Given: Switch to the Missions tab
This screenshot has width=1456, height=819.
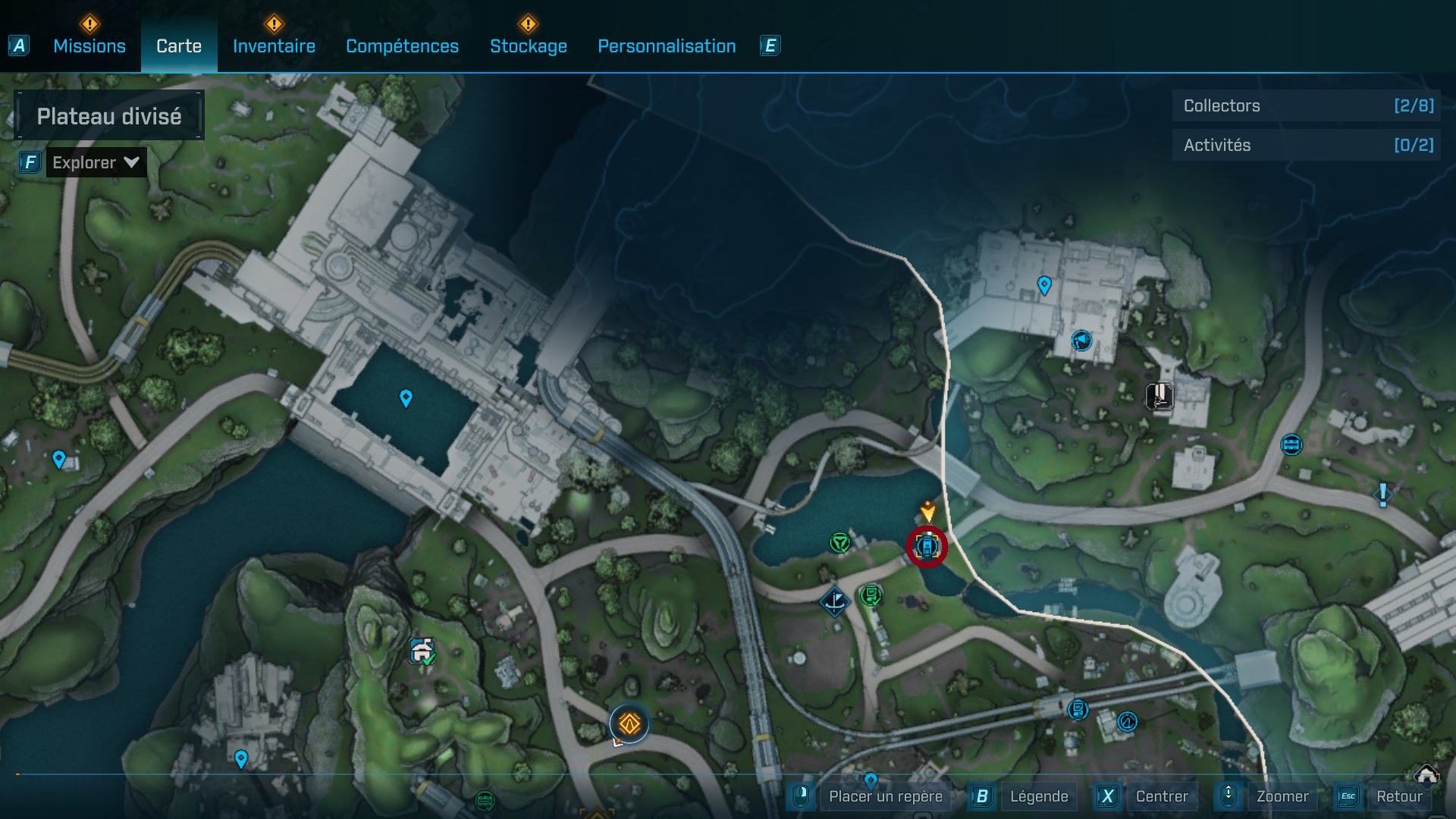Looking at the screenshot, I should 89,46.
